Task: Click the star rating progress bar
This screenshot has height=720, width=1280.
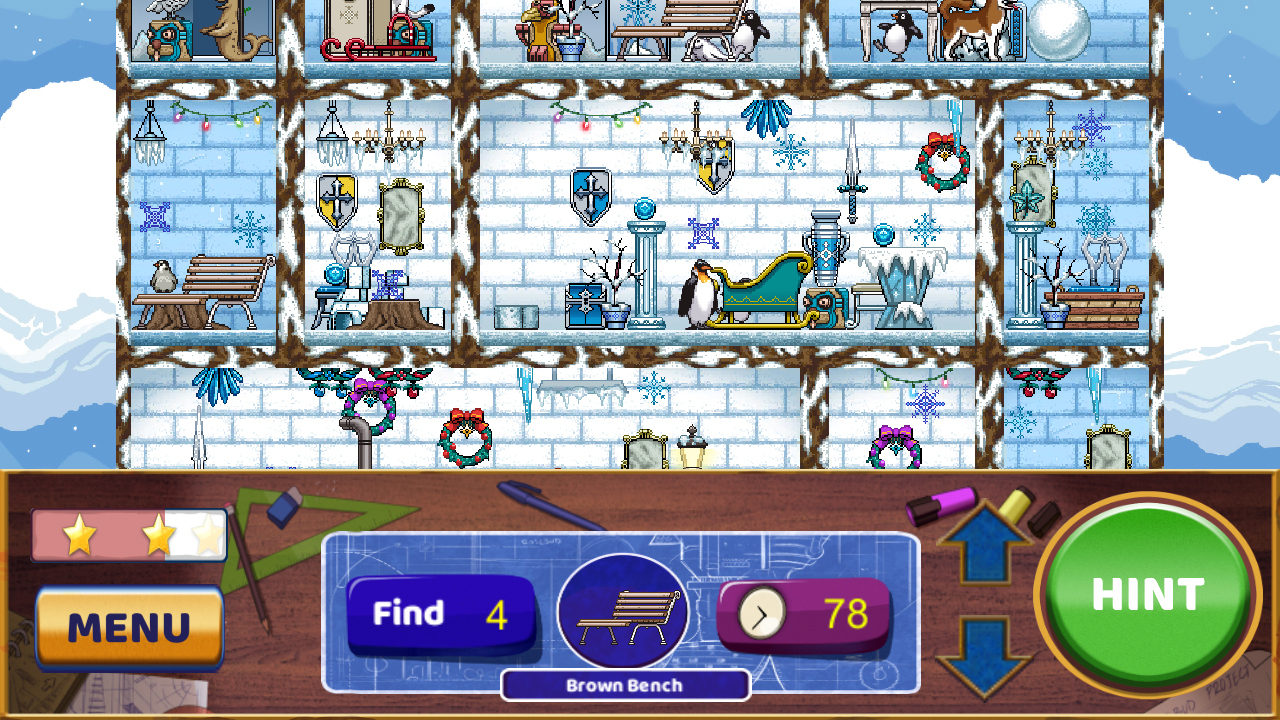Action: coord(128,536)
